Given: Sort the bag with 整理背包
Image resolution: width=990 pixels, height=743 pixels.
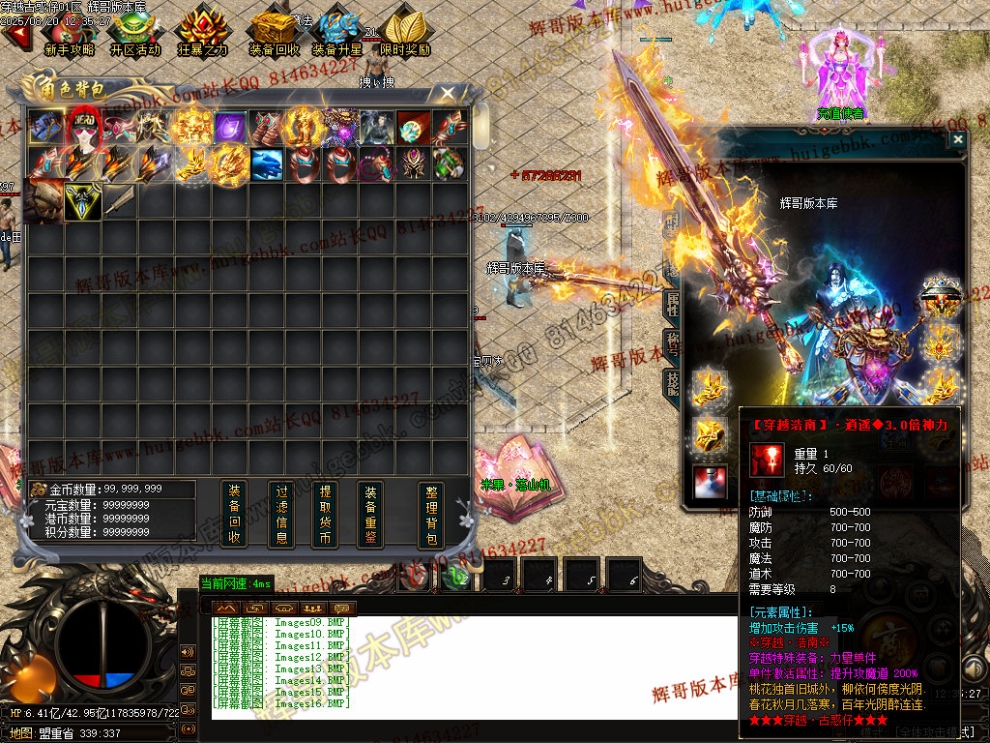Looking at the screenshot, I should (430, 514).
